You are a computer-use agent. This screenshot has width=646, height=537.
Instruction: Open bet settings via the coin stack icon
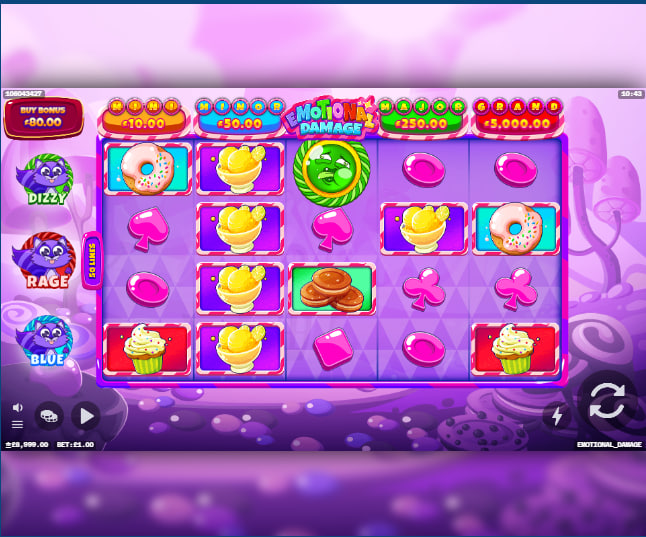coord(48,415)
